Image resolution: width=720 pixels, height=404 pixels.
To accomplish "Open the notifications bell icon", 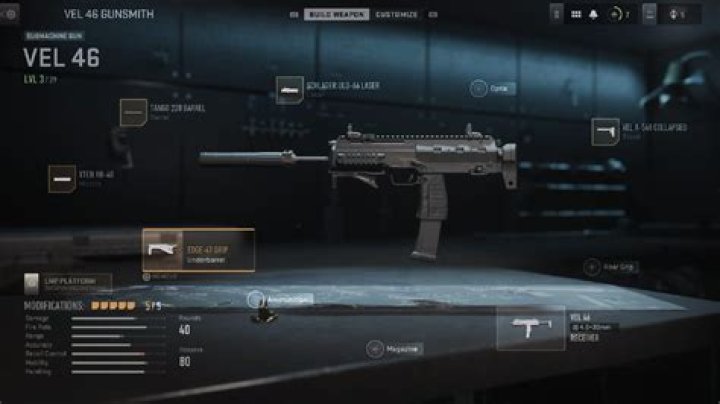I will click(x=596, y=15).
